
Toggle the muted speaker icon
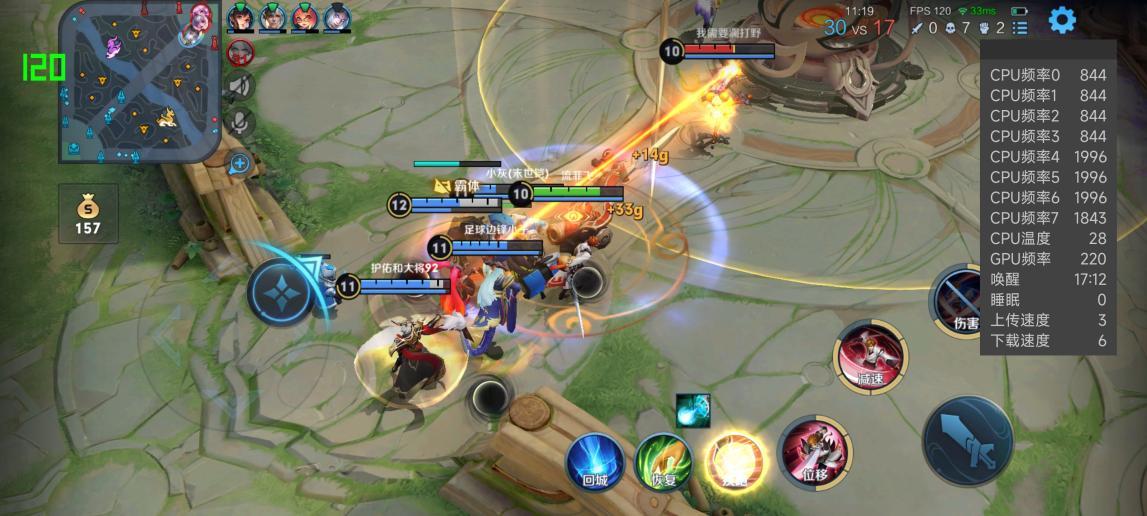click(240, 87)
